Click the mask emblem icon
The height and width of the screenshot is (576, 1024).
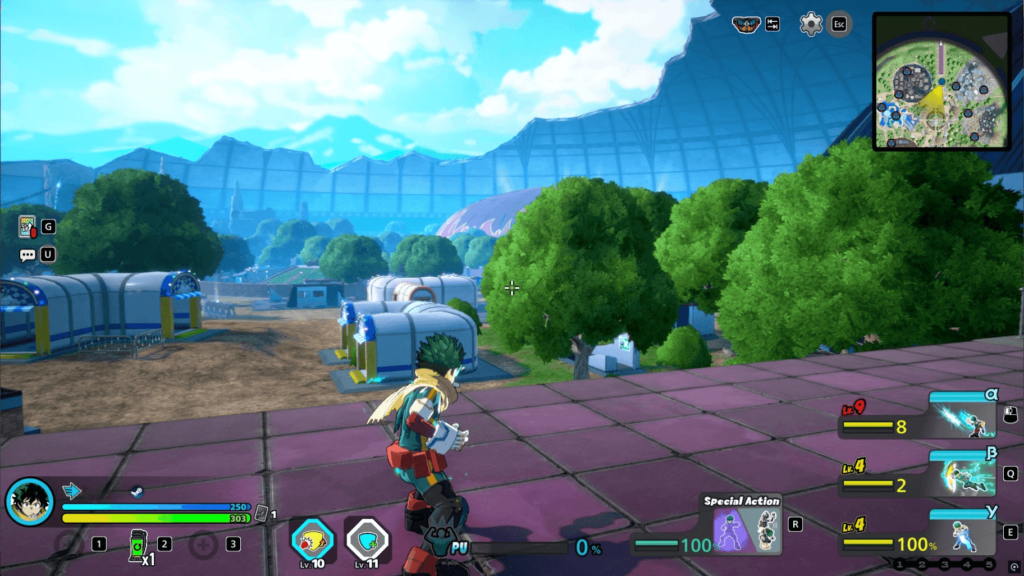(x=745, y=25)
